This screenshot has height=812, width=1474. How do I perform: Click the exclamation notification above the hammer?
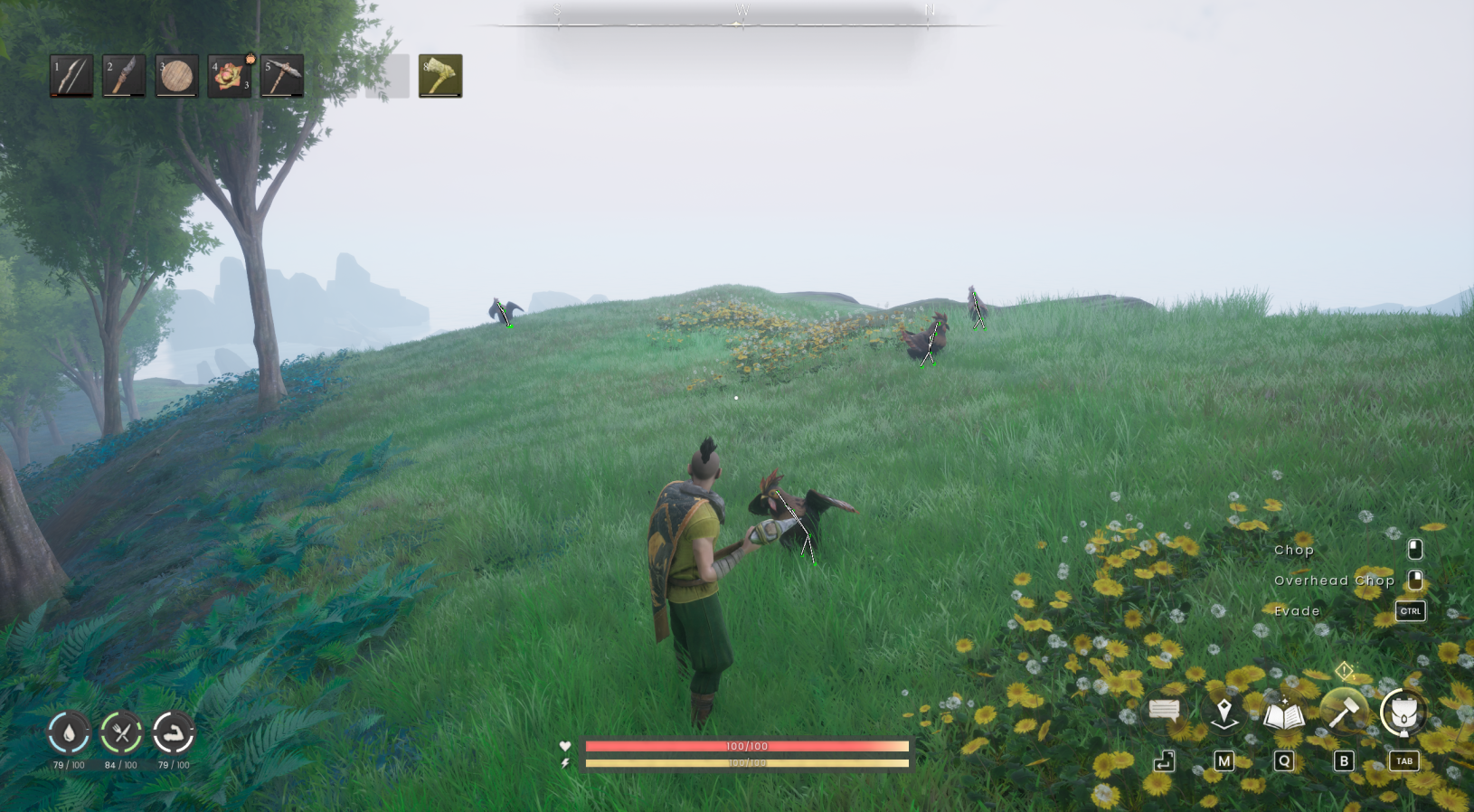1345,671
